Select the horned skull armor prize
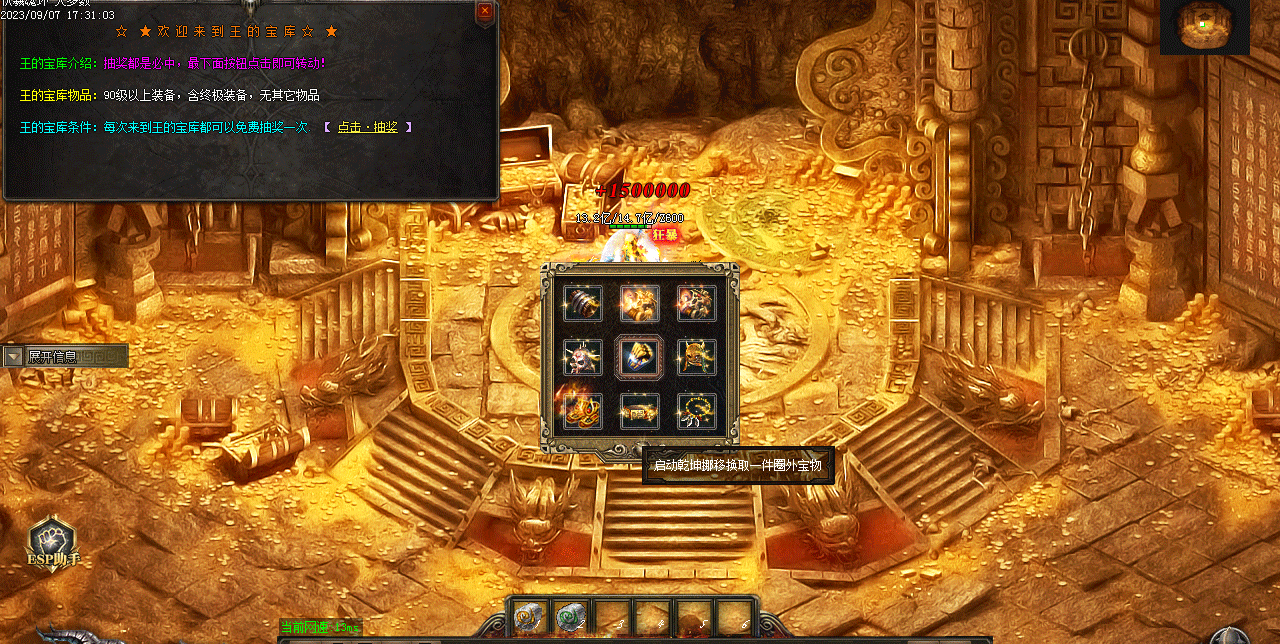This screenshot has height=644, width=1280. [696, 302]
